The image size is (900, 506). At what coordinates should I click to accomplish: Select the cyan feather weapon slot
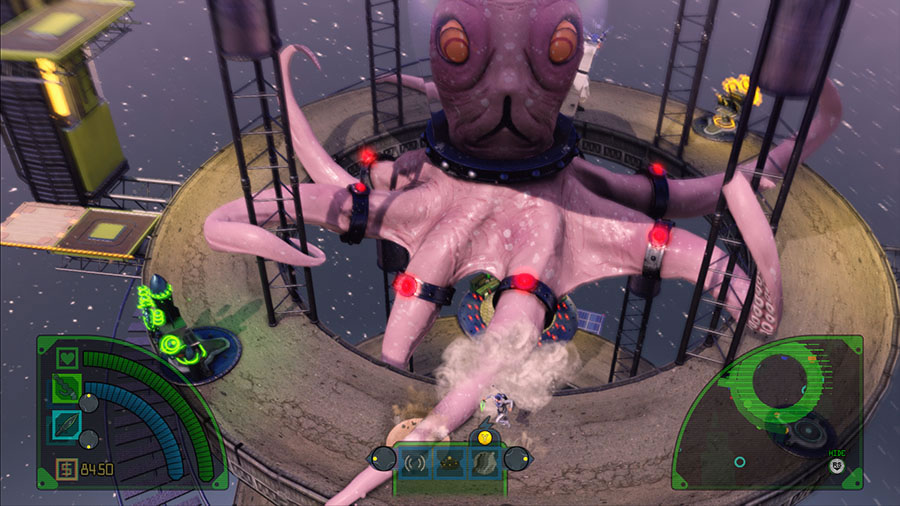[66, 425]
